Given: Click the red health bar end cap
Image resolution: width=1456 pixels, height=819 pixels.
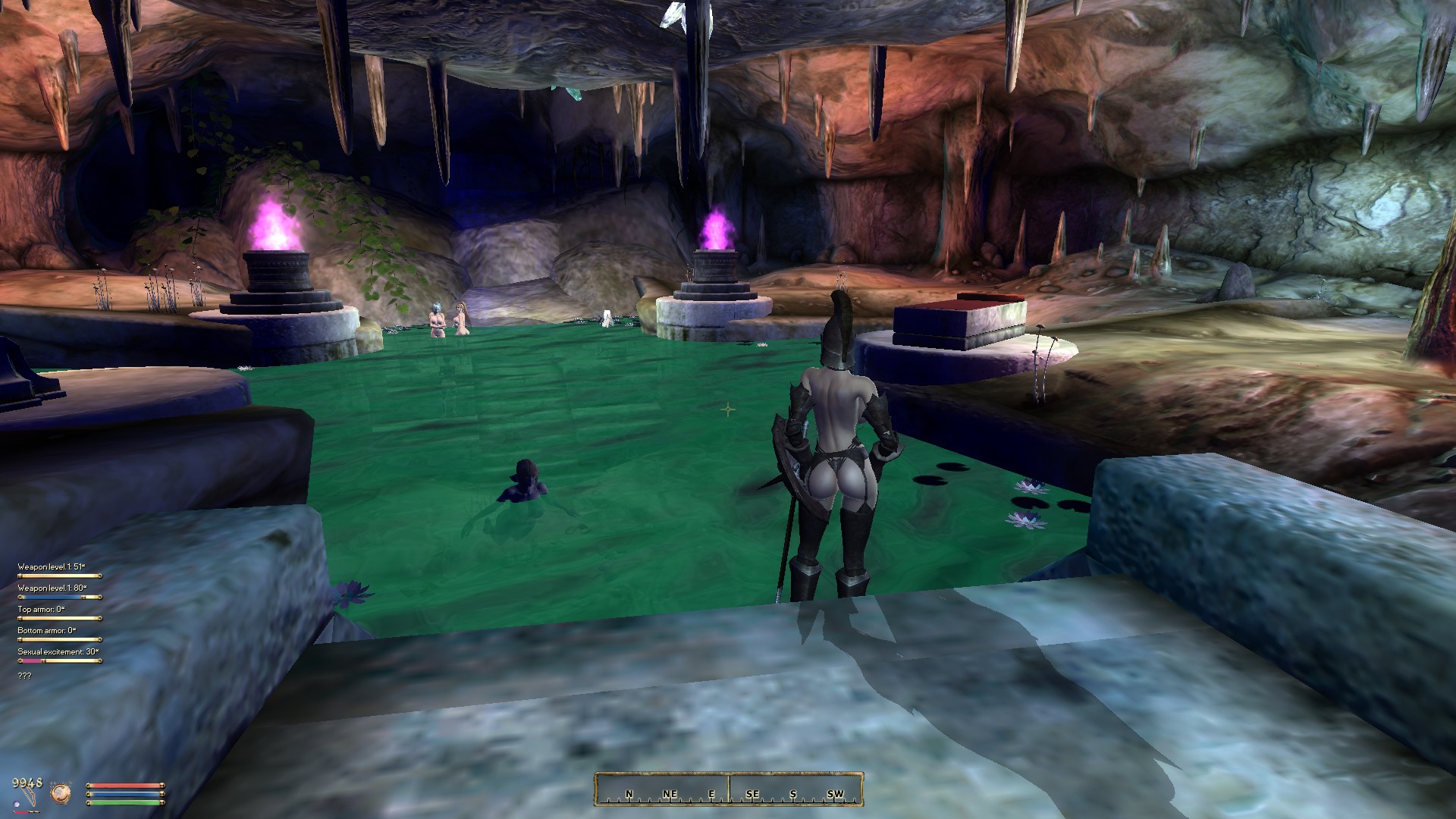Looking at the screenshot, I should (162, 786).
